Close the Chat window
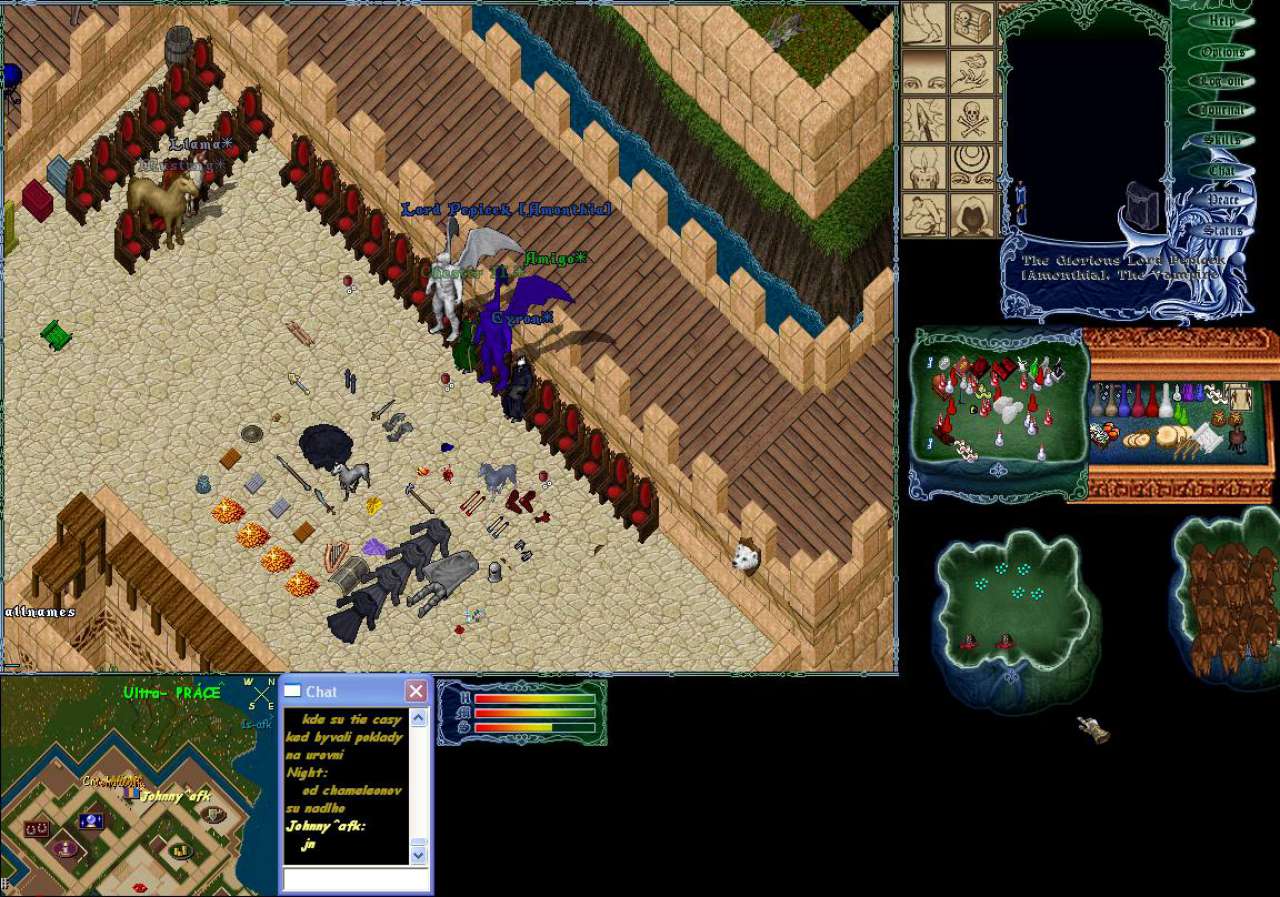This screenshot has height=897, width=1280. [416, 691]
